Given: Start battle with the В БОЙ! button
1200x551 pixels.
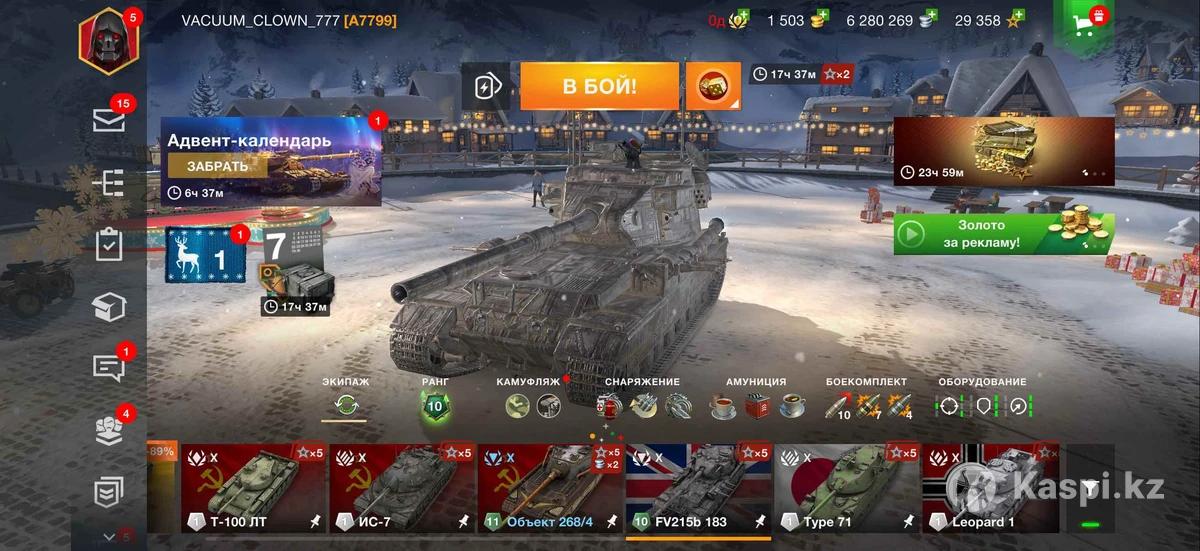Looking at the screenshot, I should (x=599, y=86).
